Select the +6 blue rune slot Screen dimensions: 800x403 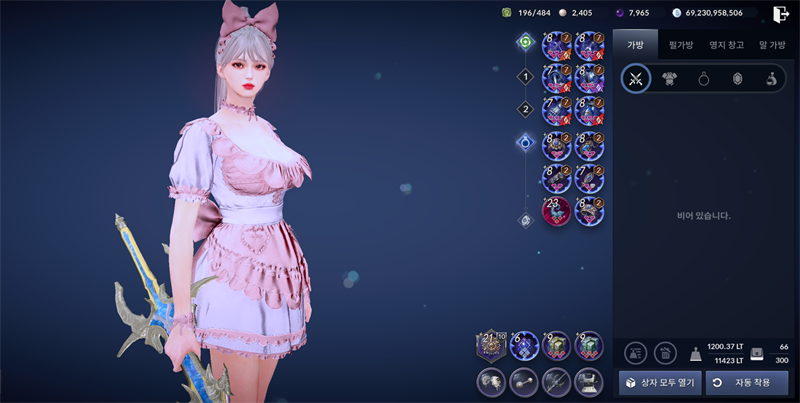click(523, 345)
